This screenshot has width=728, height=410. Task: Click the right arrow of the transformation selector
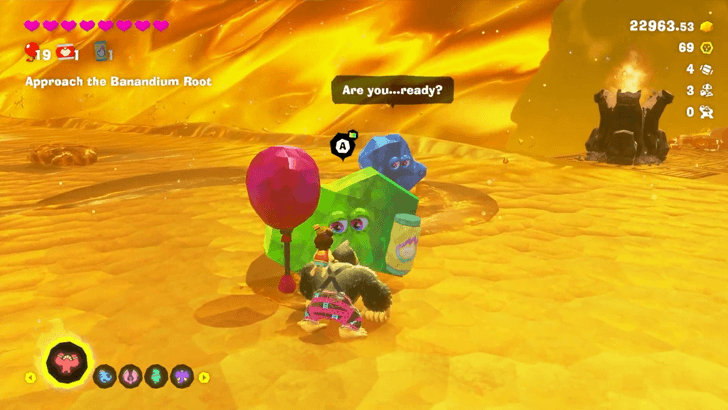pos(204,377)
